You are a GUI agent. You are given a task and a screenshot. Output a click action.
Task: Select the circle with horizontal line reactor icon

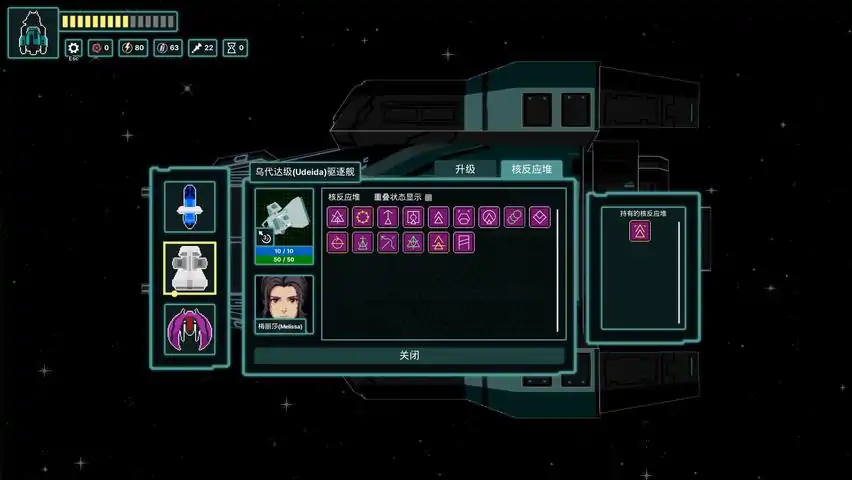[x=338, y=242]
